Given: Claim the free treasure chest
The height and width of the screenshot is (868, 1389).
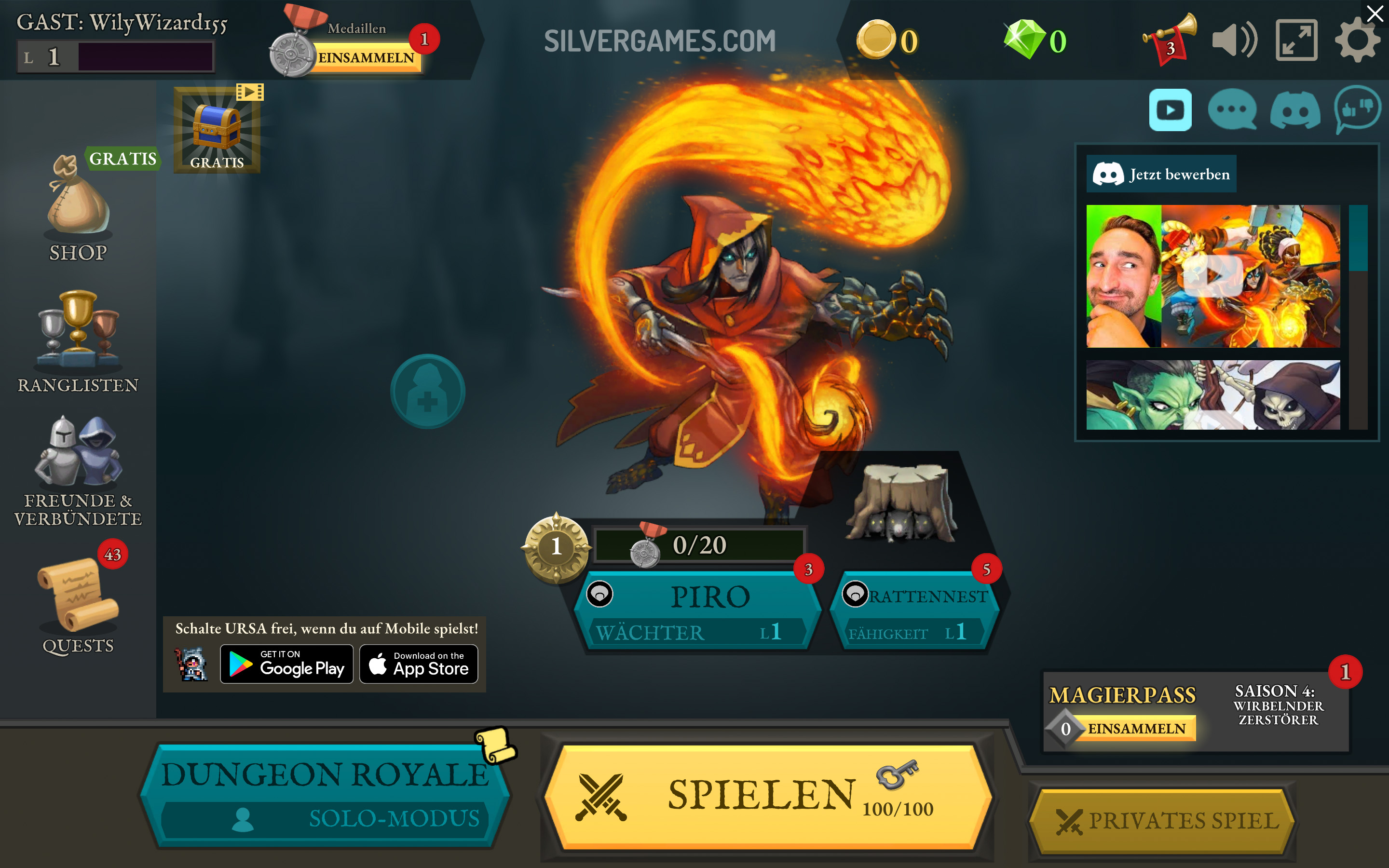Looking at the screenshot, I should click(217, 130).
